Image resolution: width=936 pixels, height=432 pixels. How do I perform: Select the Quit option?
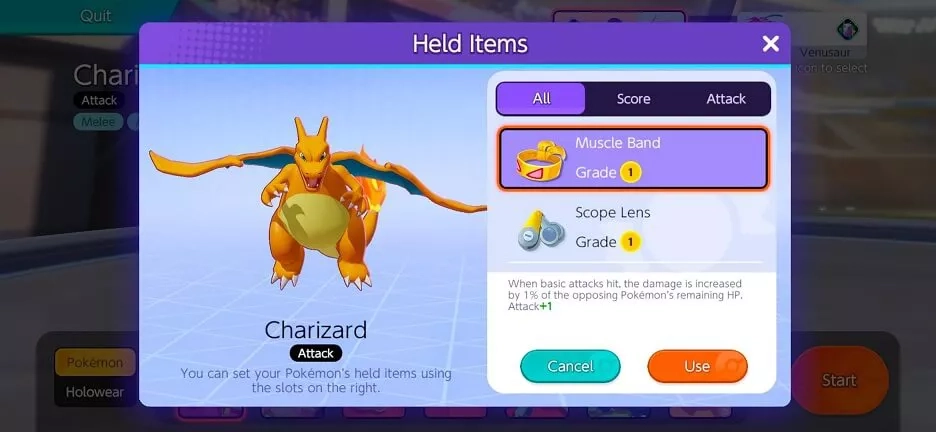pyautogui.click(x=96, y=16)
